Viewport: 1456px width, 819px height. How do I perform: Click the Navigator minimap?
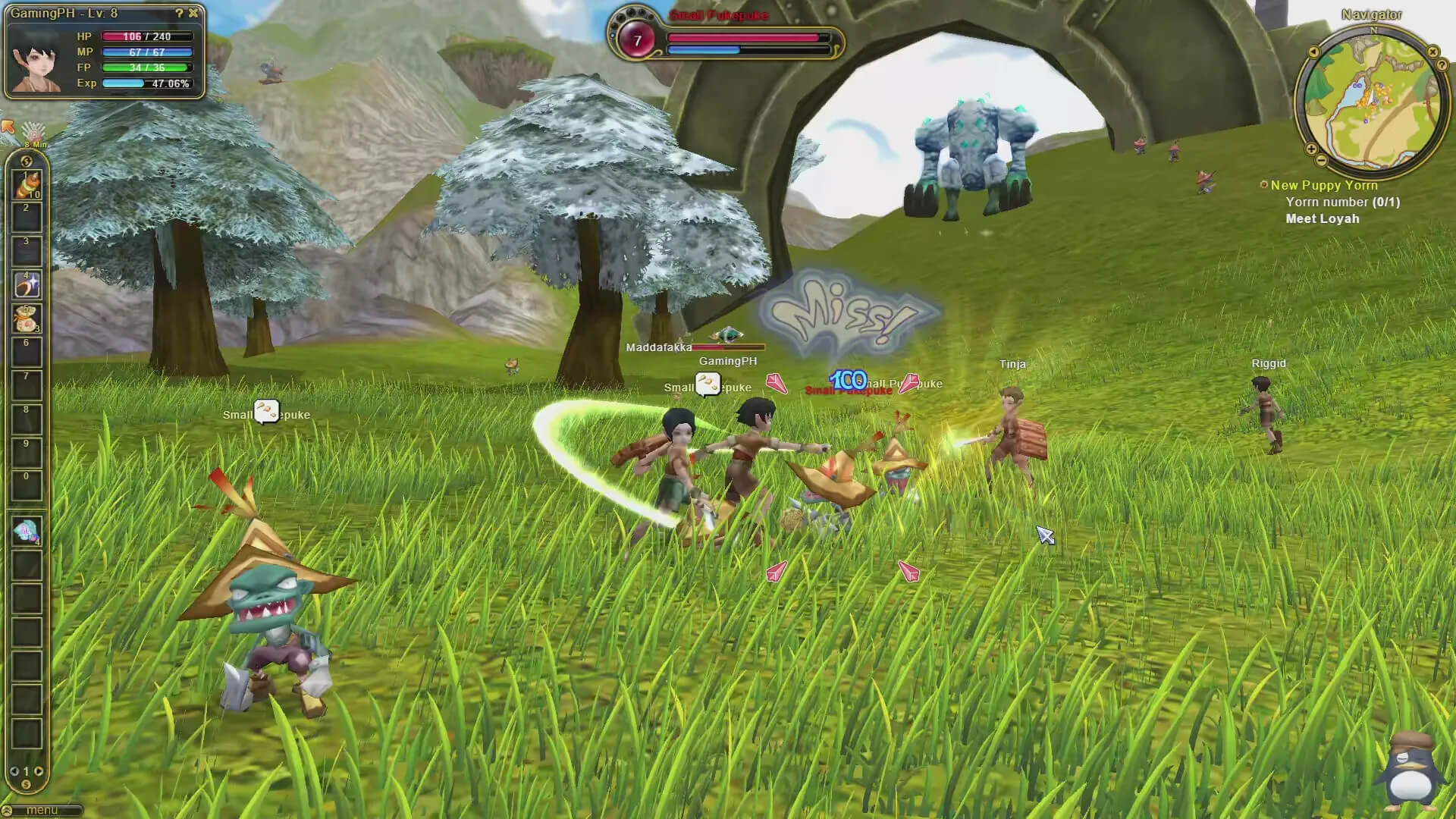coord(1371,97)
